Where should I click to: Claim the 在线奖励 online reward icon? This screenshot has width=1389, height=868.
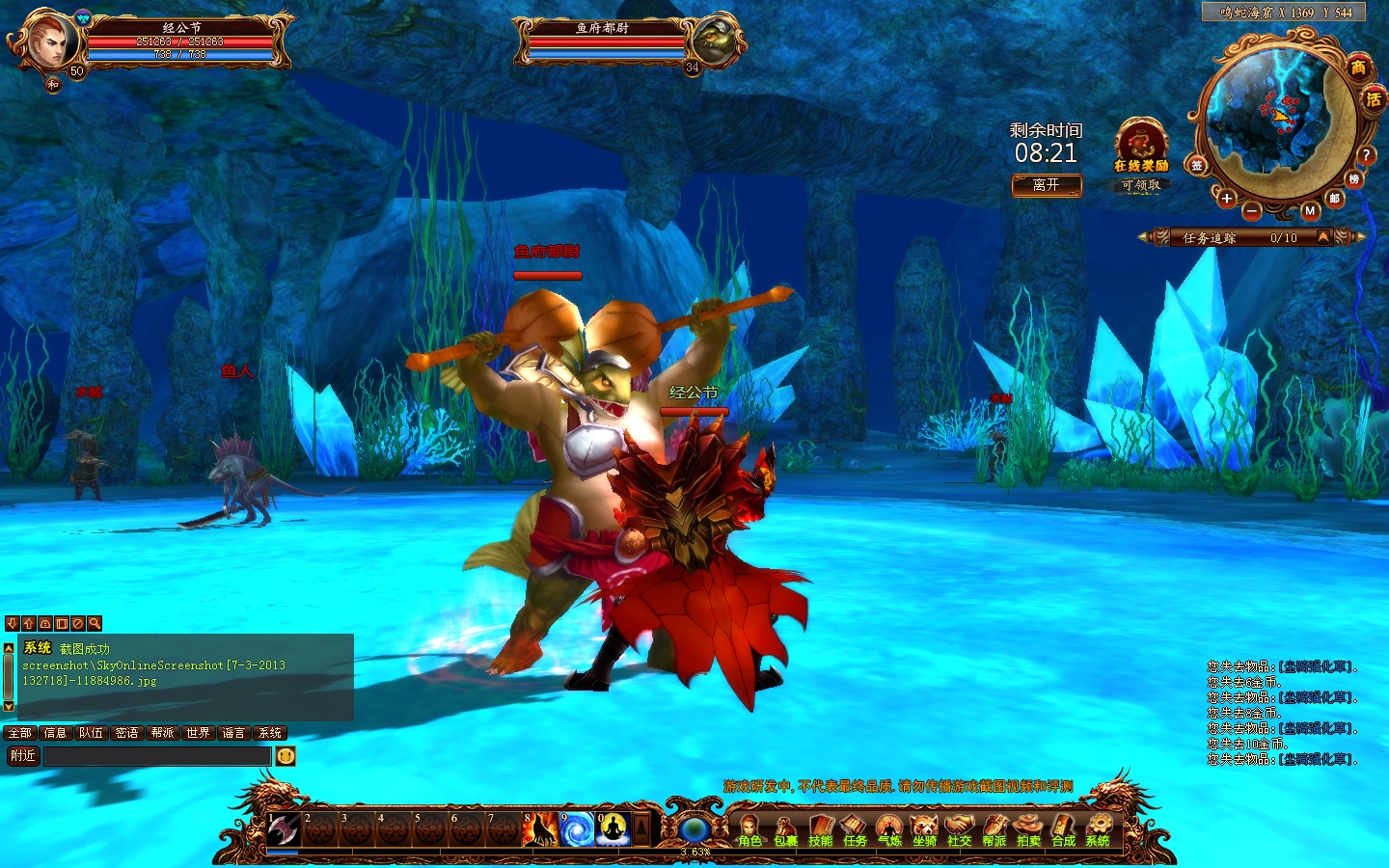coord(1141,145)
